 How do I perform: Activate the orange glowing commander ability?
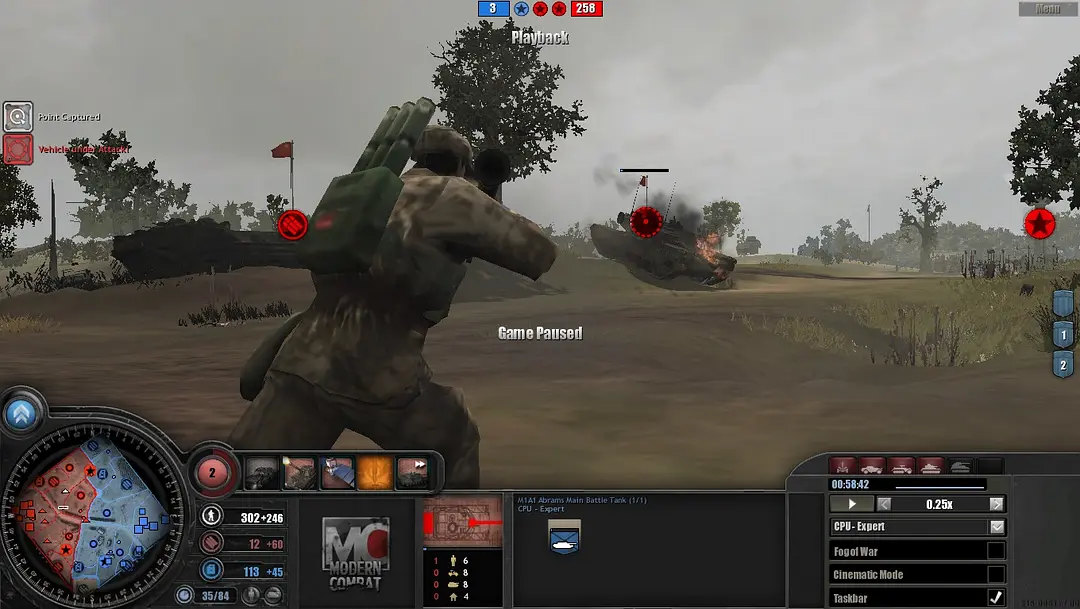pos(375,472)
